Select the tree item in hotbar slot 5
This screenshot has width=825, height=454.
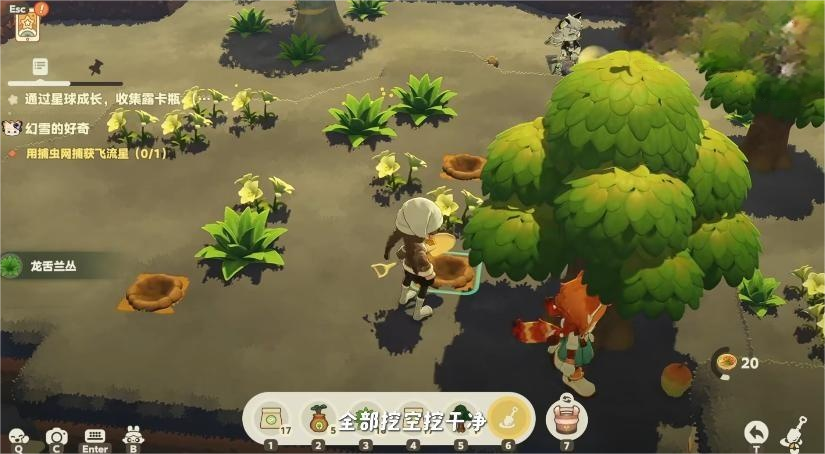click(x=460, y=418)
